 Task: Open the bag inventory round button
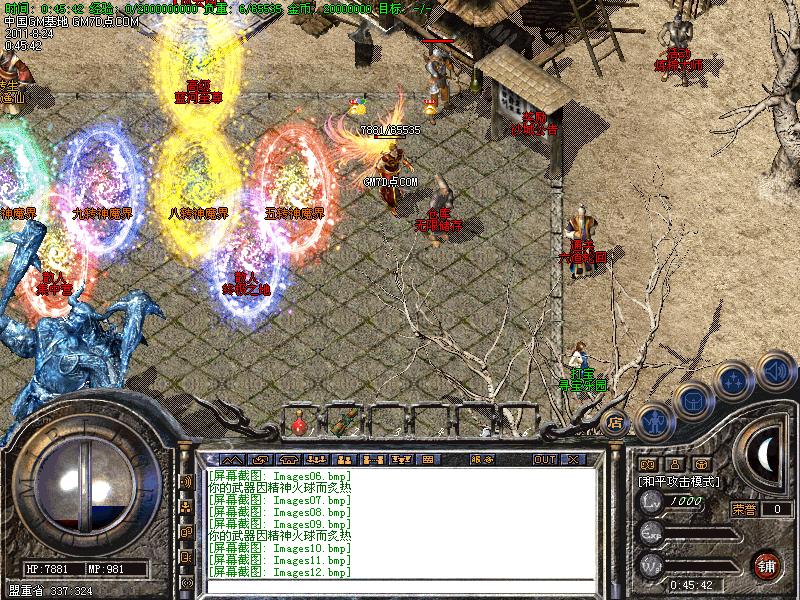coord(691,400)
